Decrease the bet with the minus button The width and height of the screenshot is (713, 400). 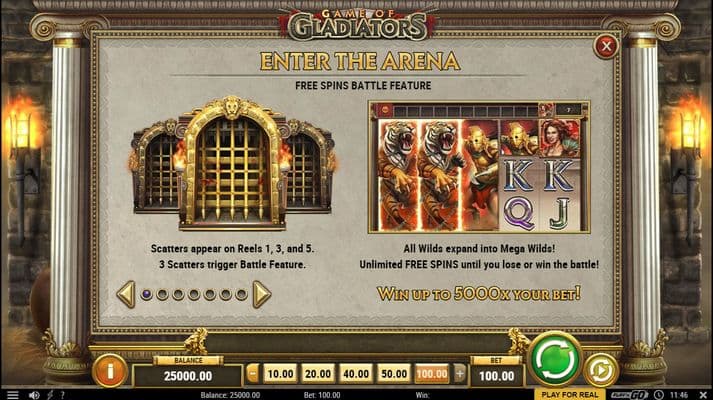pos(253,373)
